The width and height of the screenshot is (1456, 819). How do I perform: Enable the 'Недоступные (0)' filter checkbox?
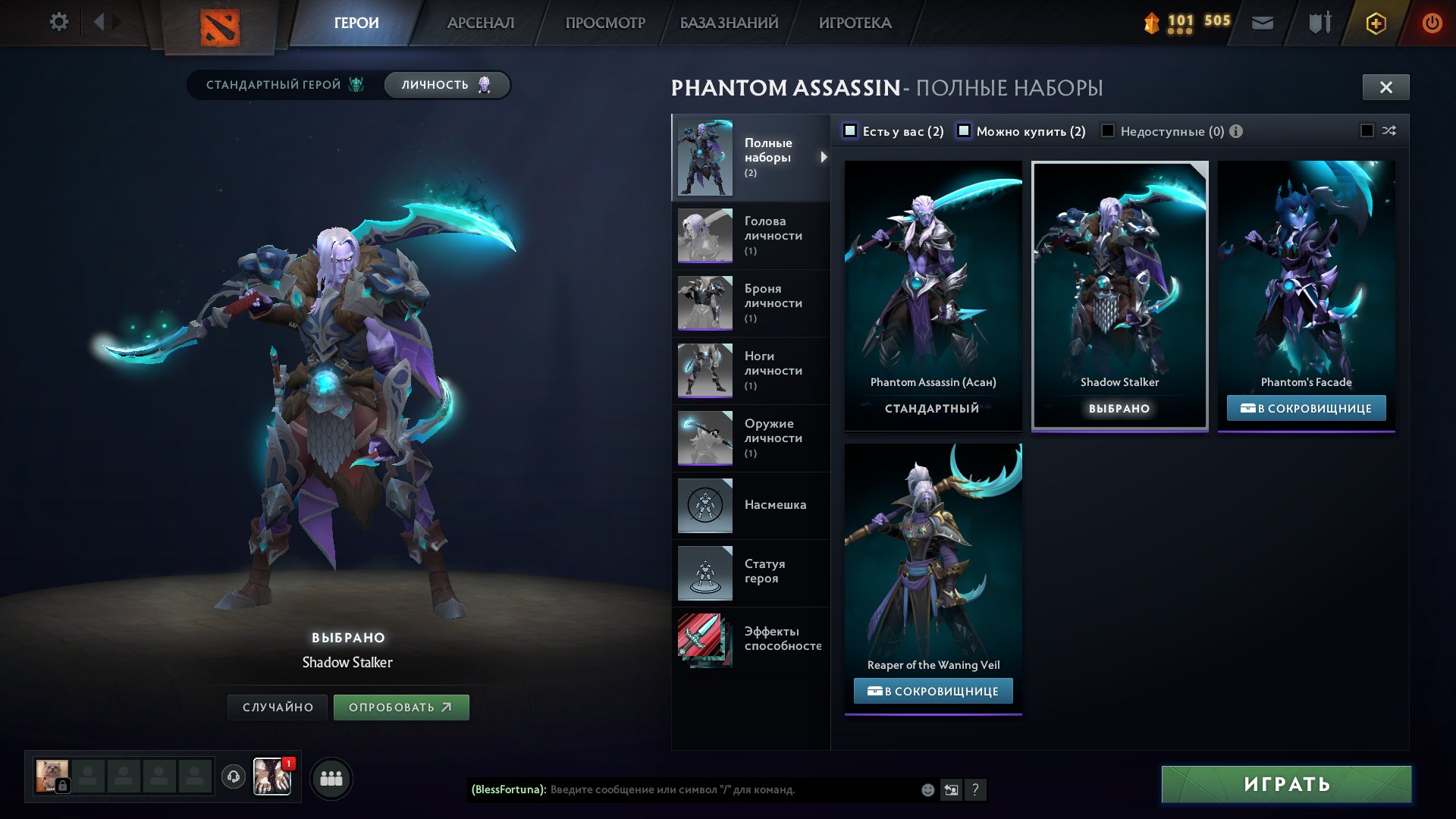point(1109,131)
